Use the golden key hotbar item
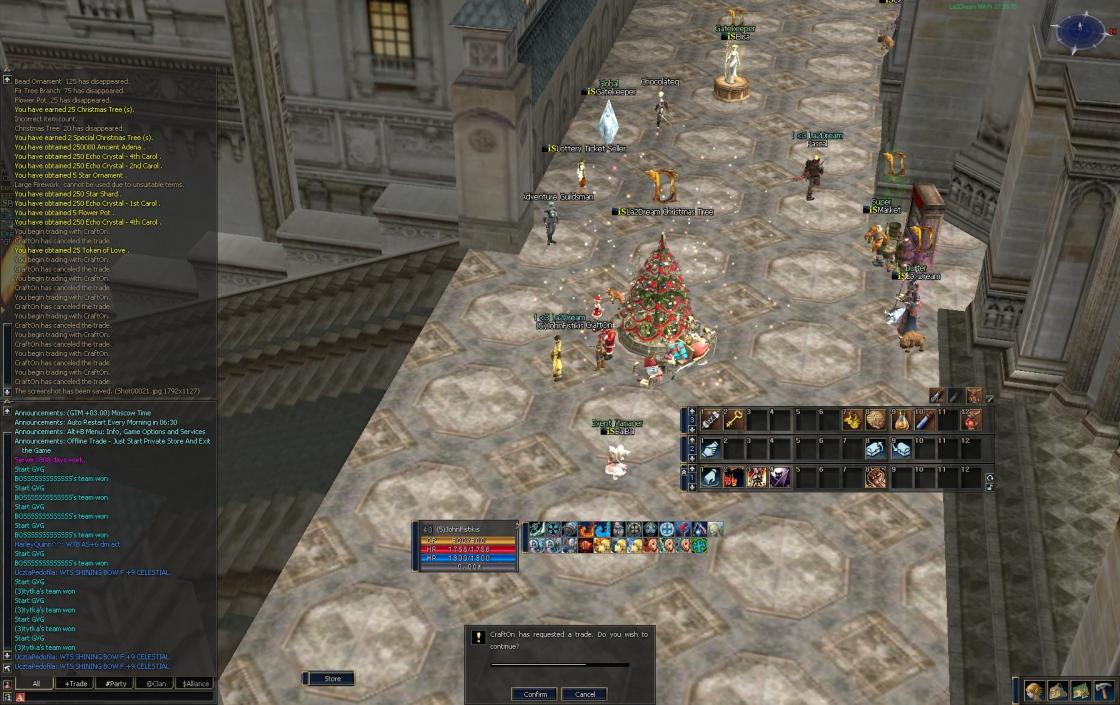Viewport: 1120px width, 705px height. click(734, 420)
